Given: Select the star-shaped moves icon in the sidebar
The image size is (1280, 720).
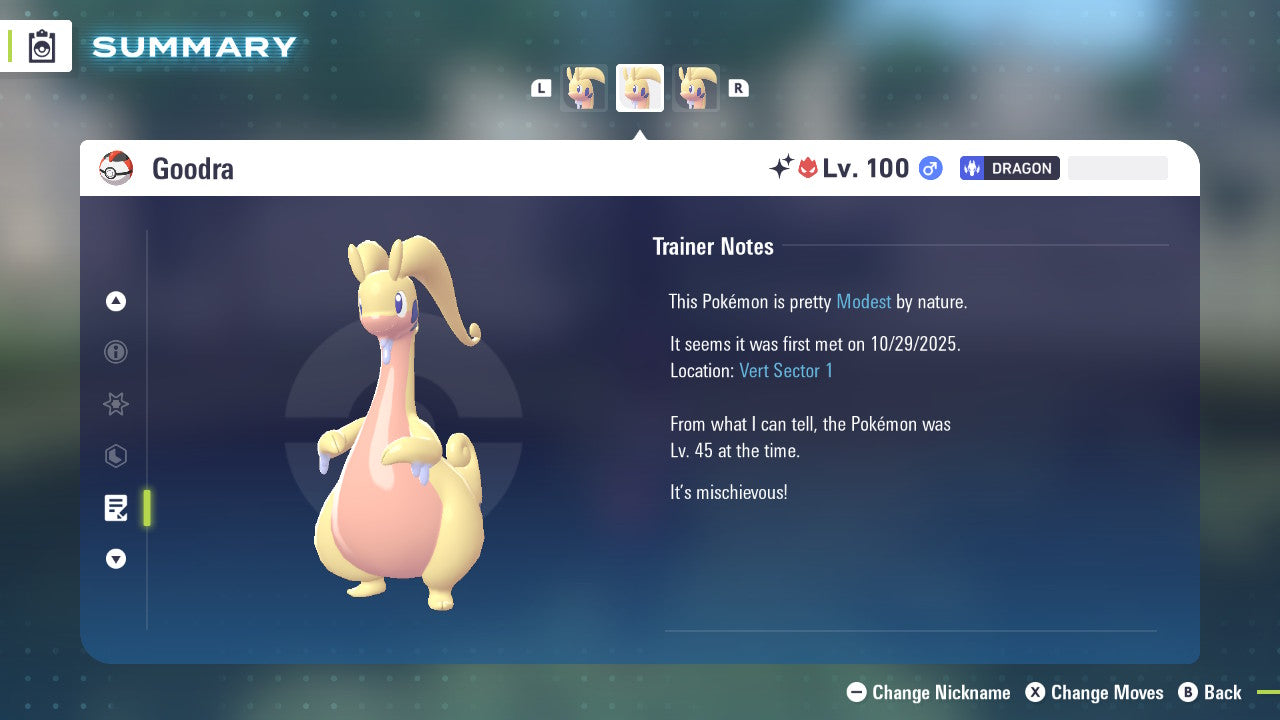Looking at the screenshot, I should click(116, 404).
